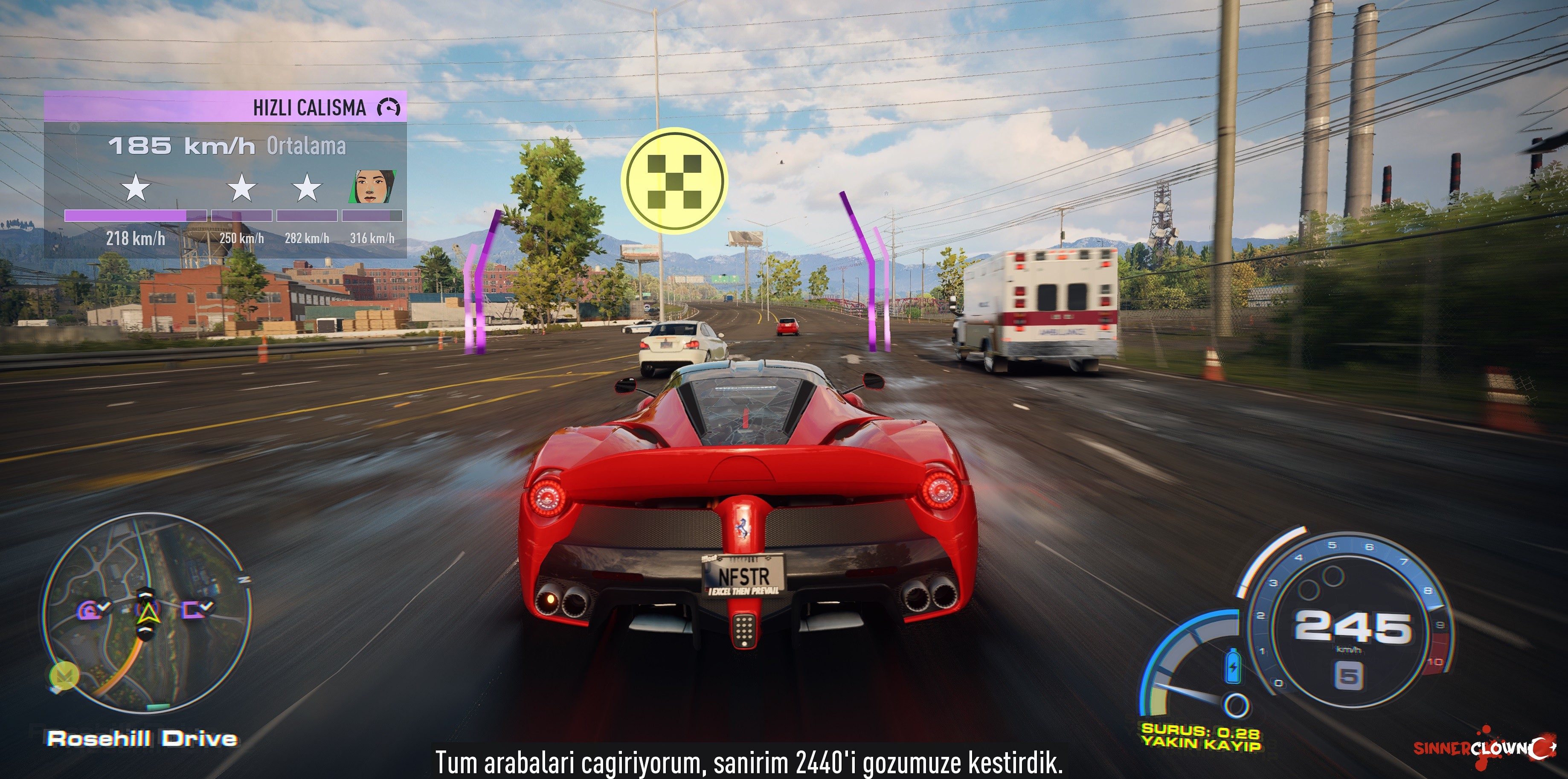Click the woman's portrait in the event tracker
This screenshot has width=1568, height=779.
click(x=372, y=187)
